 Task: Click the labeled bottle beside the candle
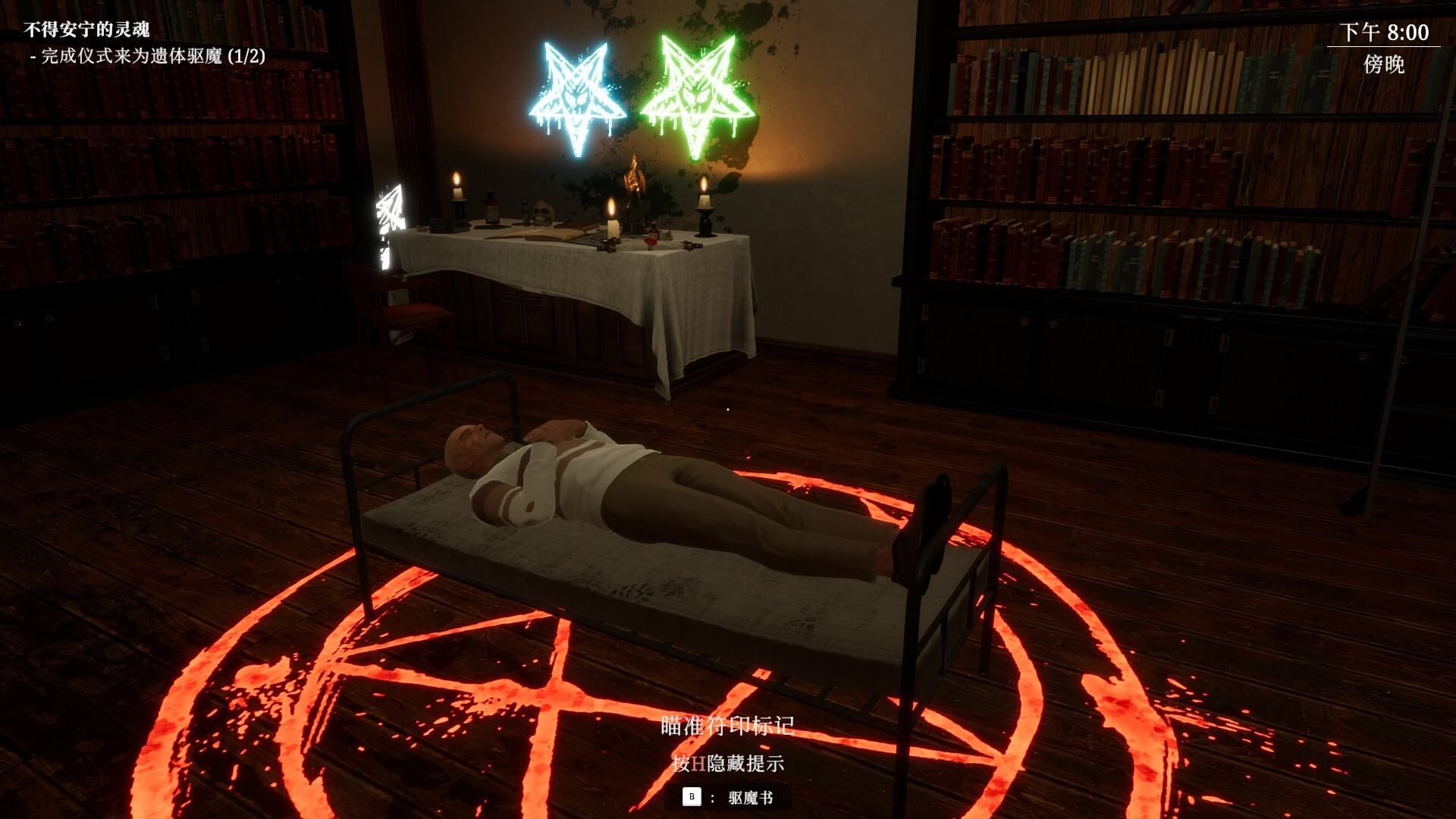click(491, 211)
